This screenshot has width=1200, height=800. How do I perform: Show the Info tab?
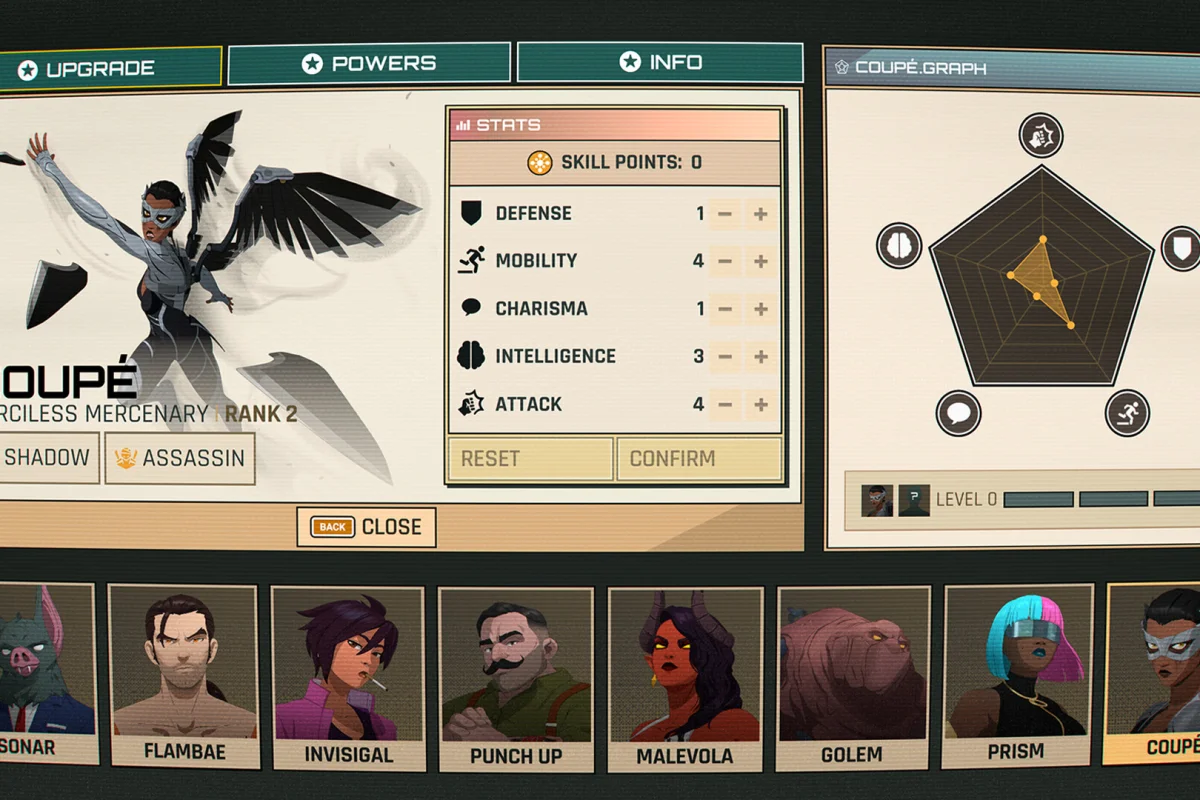point(660,62)
